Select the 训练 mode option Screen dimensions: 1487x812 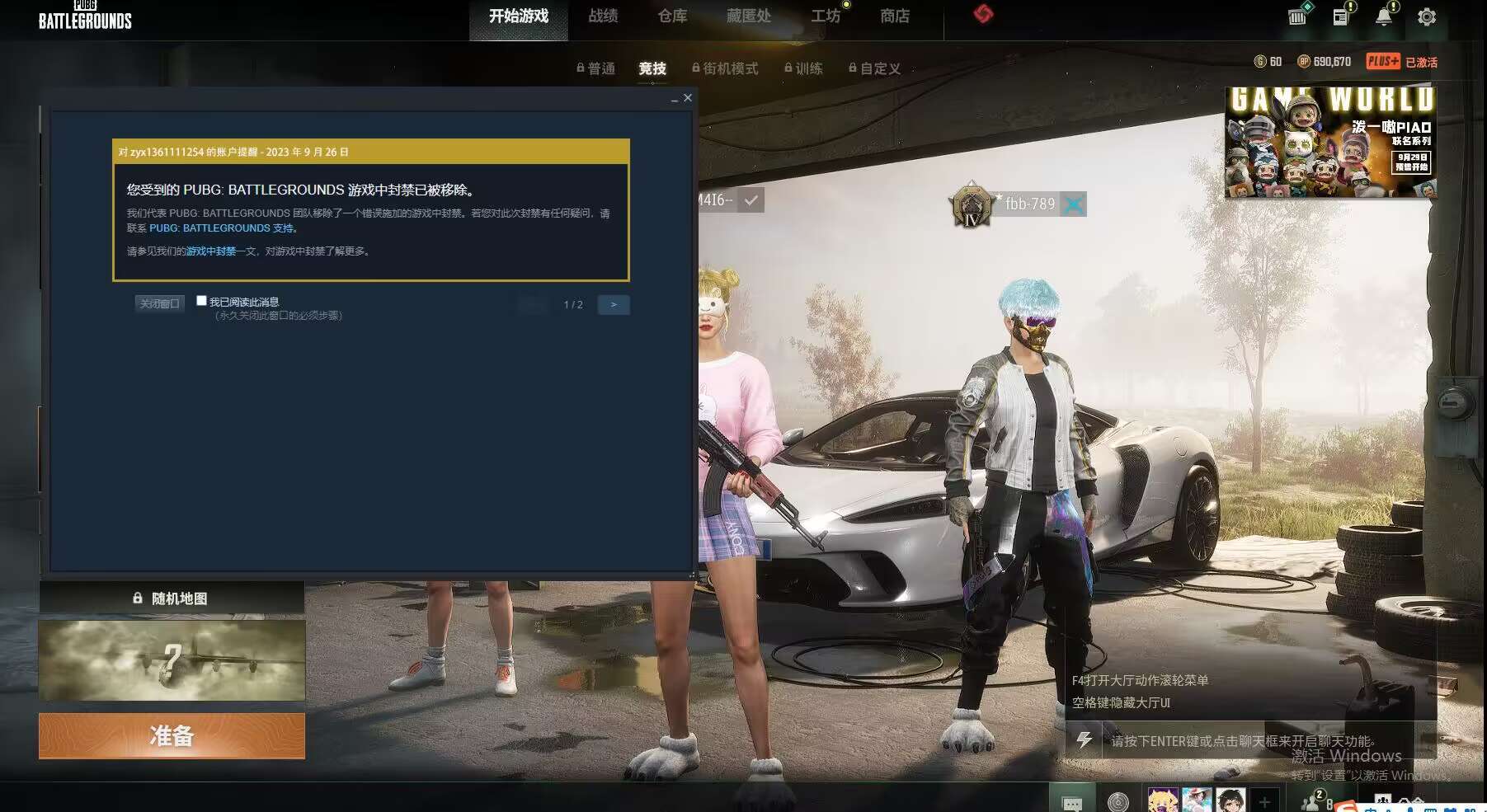pos(809,69)
